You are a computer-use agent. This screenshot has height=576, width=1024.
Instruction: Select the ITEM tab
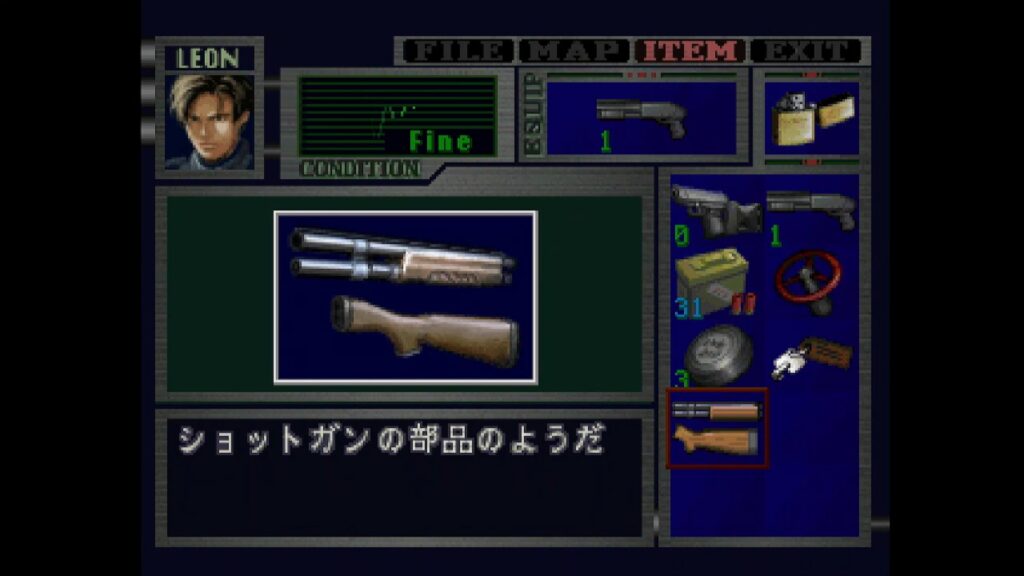point(691,51)
